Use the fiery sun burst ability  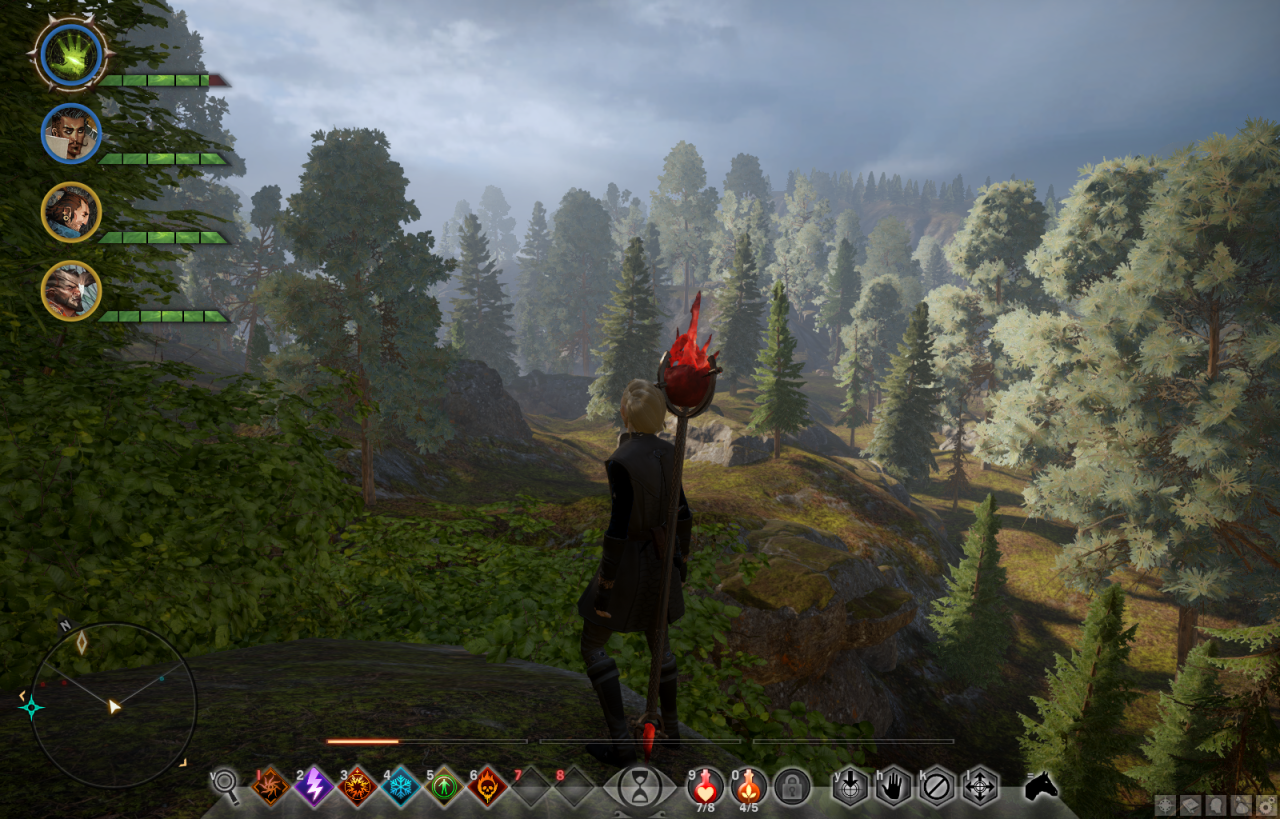357,786
